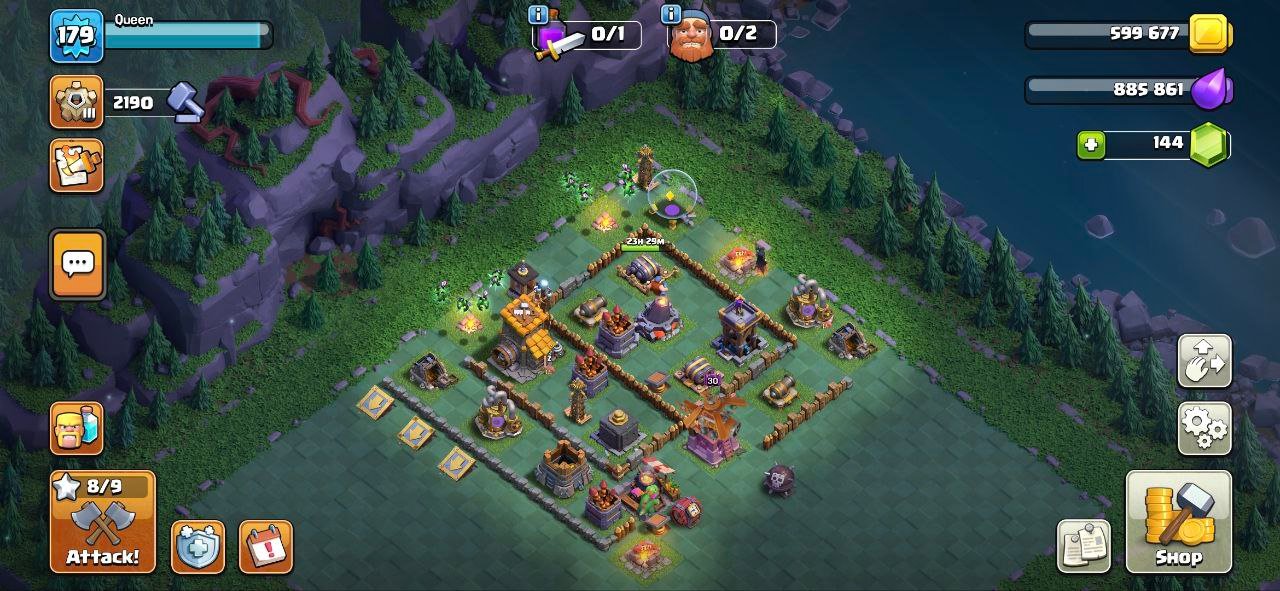
Task: Open the notes clipboard button
Action: tap(1084, 546)
